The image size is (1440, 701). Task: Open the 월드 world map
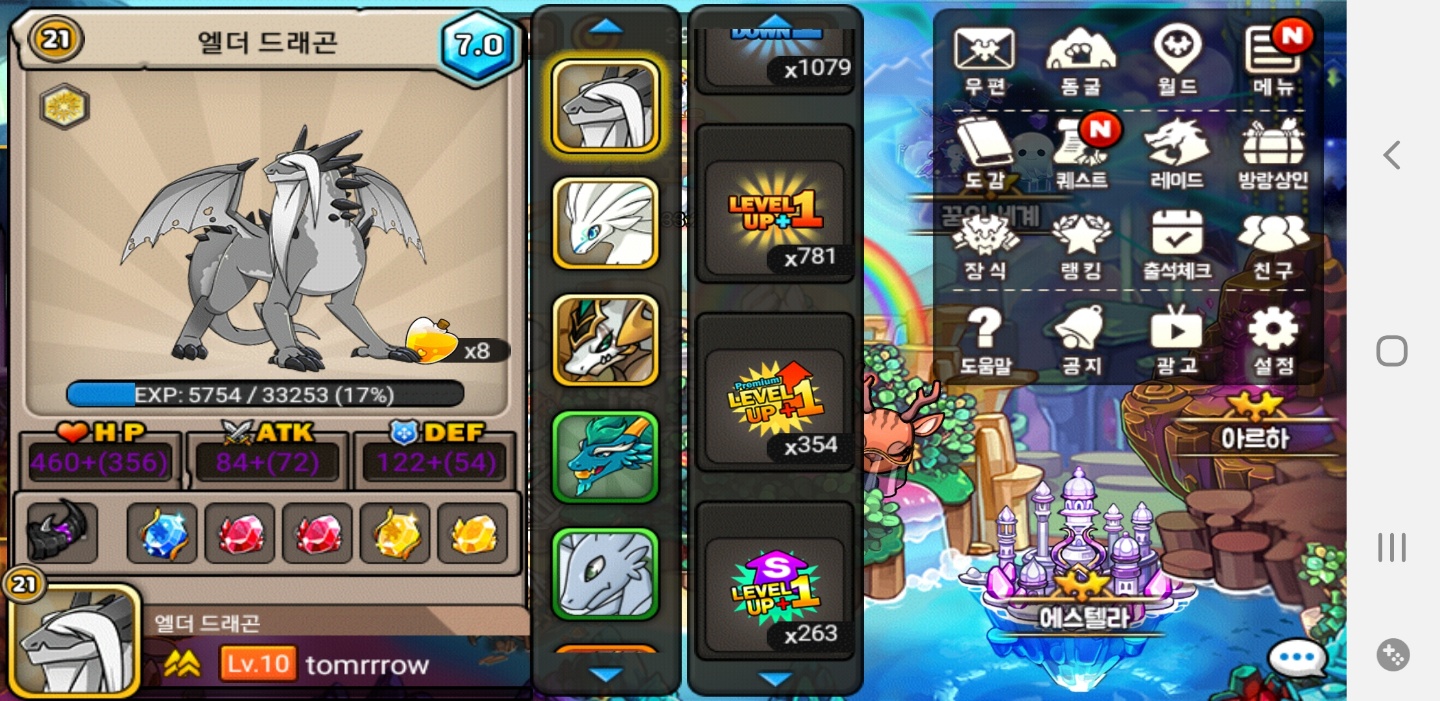click(x=1177, y=58)
